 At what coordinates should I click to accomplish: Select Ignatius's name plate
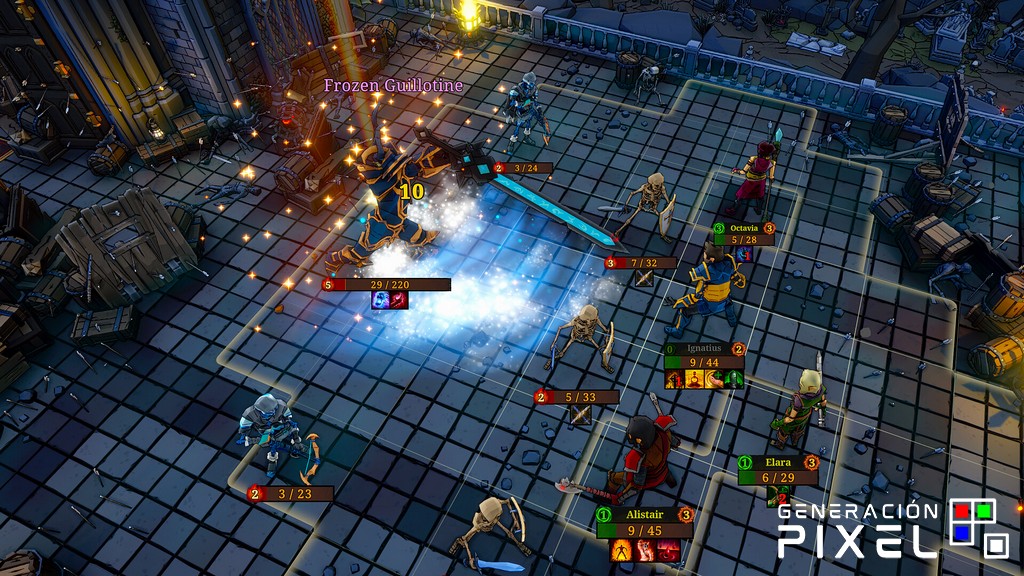click(704, 349)
